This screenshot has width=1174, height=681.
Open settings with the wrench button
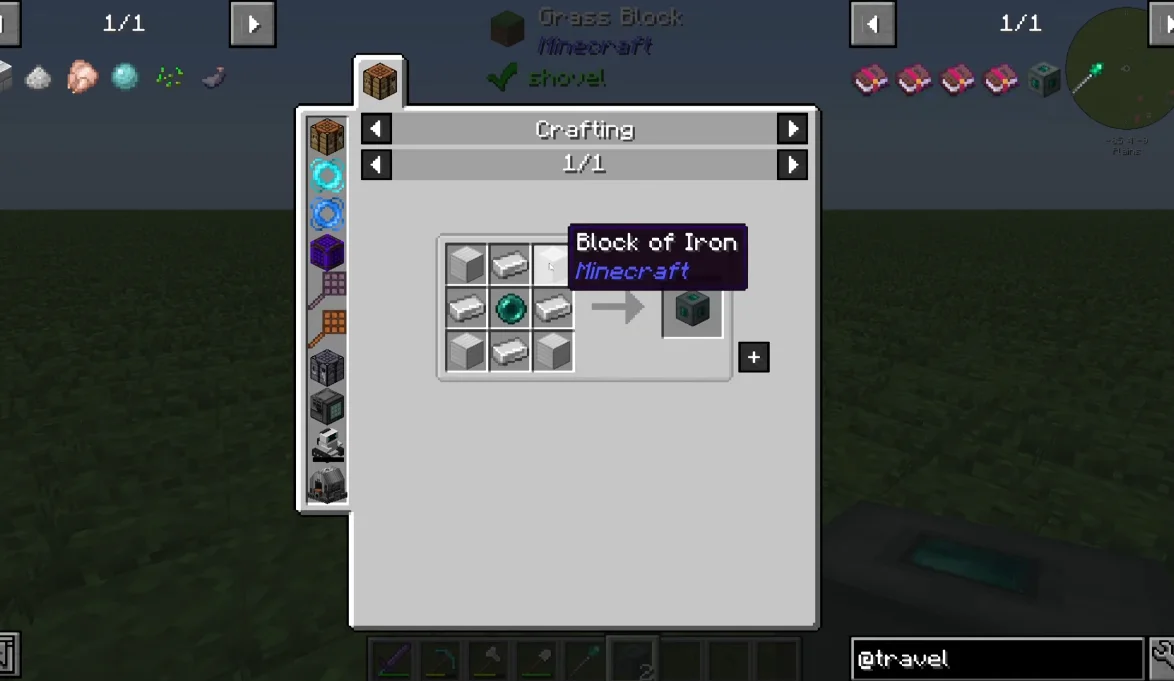(x=1162, y=657)
